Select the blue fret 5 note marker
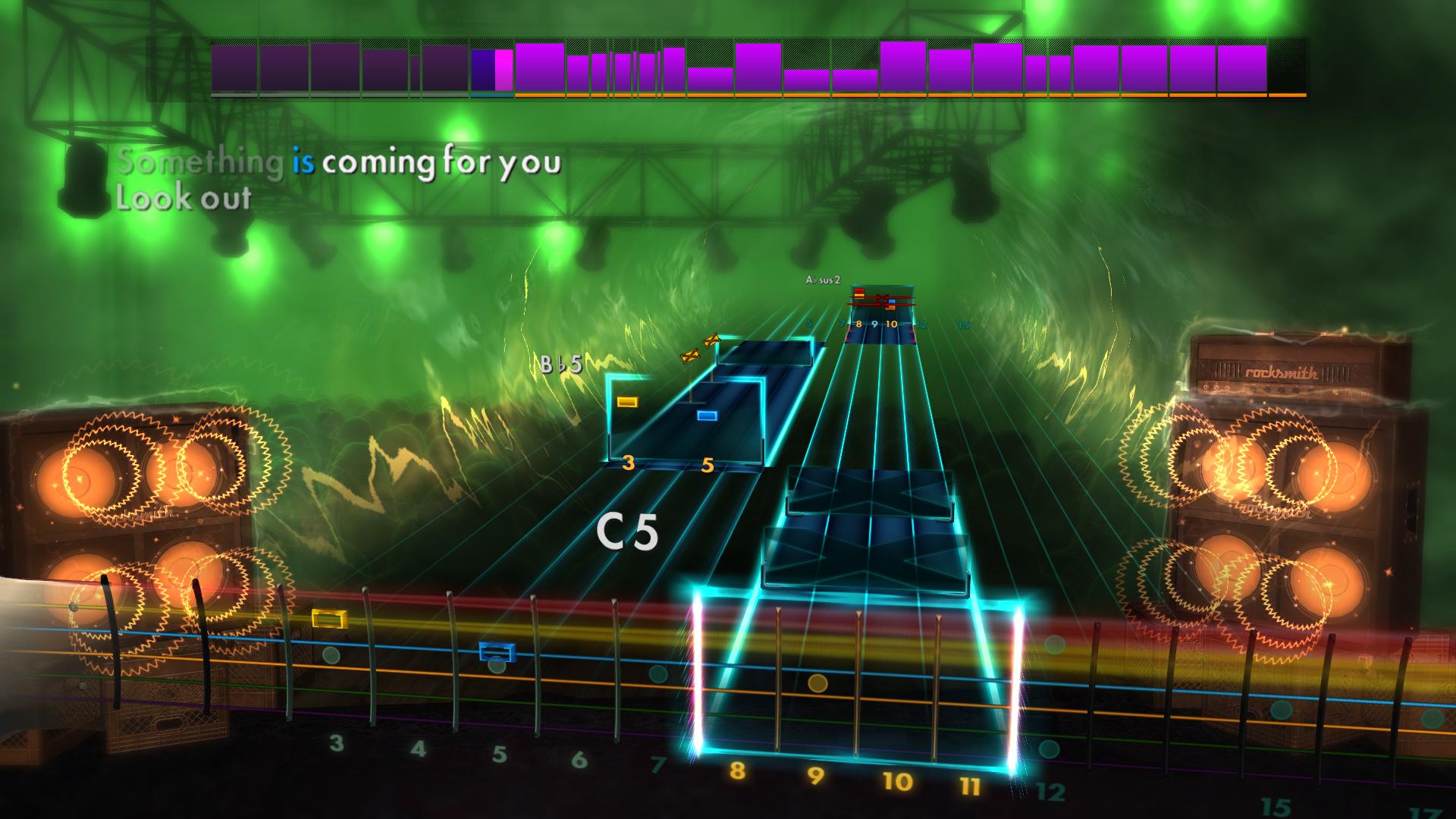 [706, 414]
